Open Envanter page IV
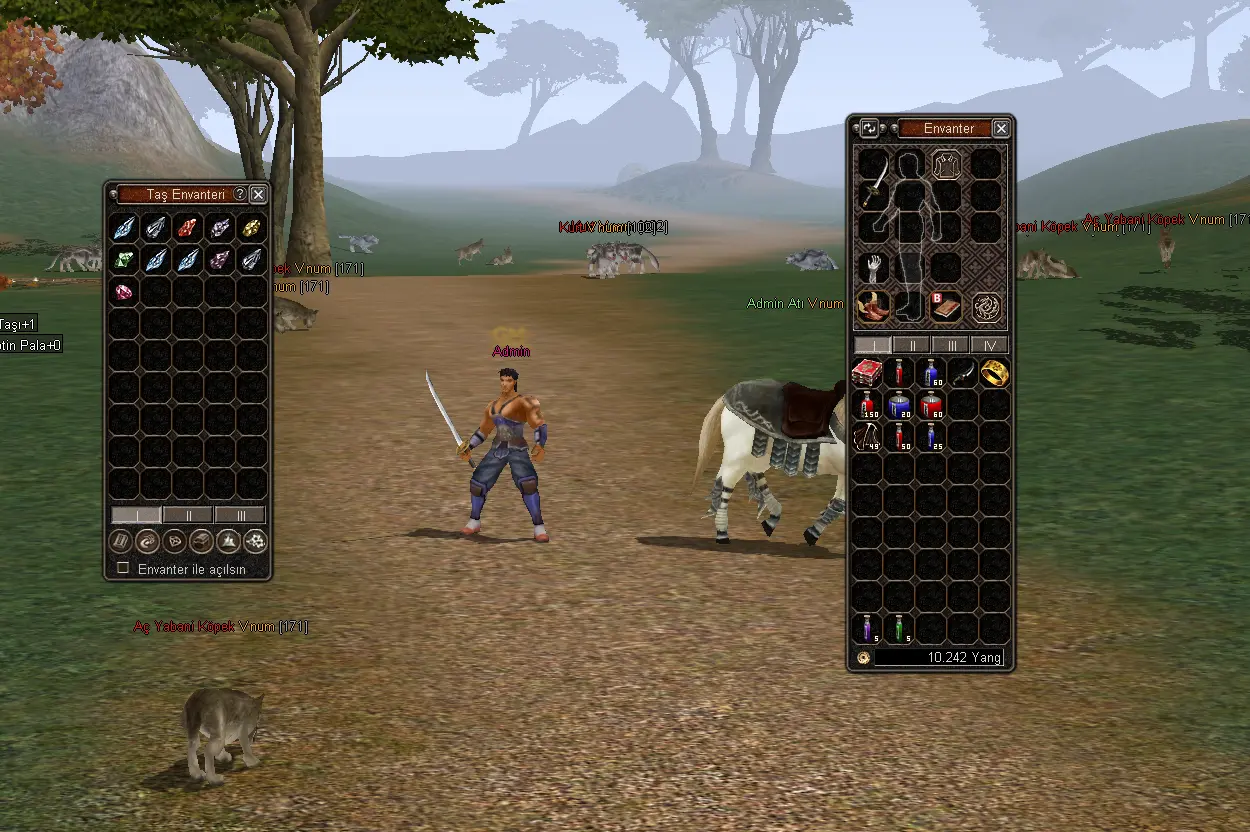The height and width of the screenshot is (832, 1250). pyautogui.click(x=989, y=345)
